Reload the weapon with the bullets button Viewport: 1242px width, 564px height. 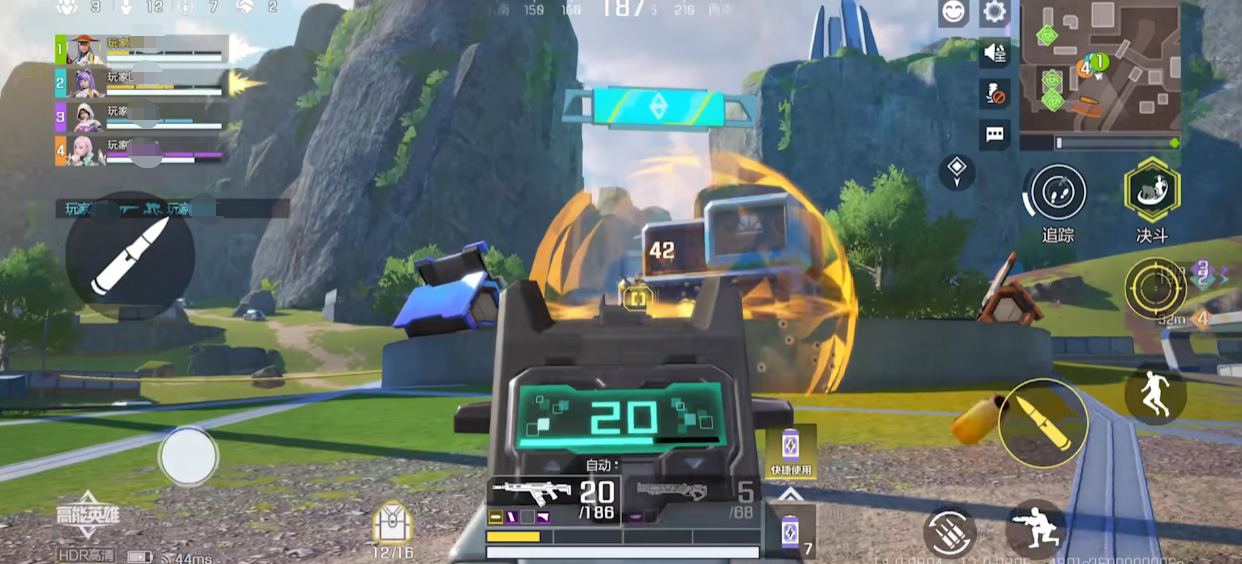tap(949, 533)
